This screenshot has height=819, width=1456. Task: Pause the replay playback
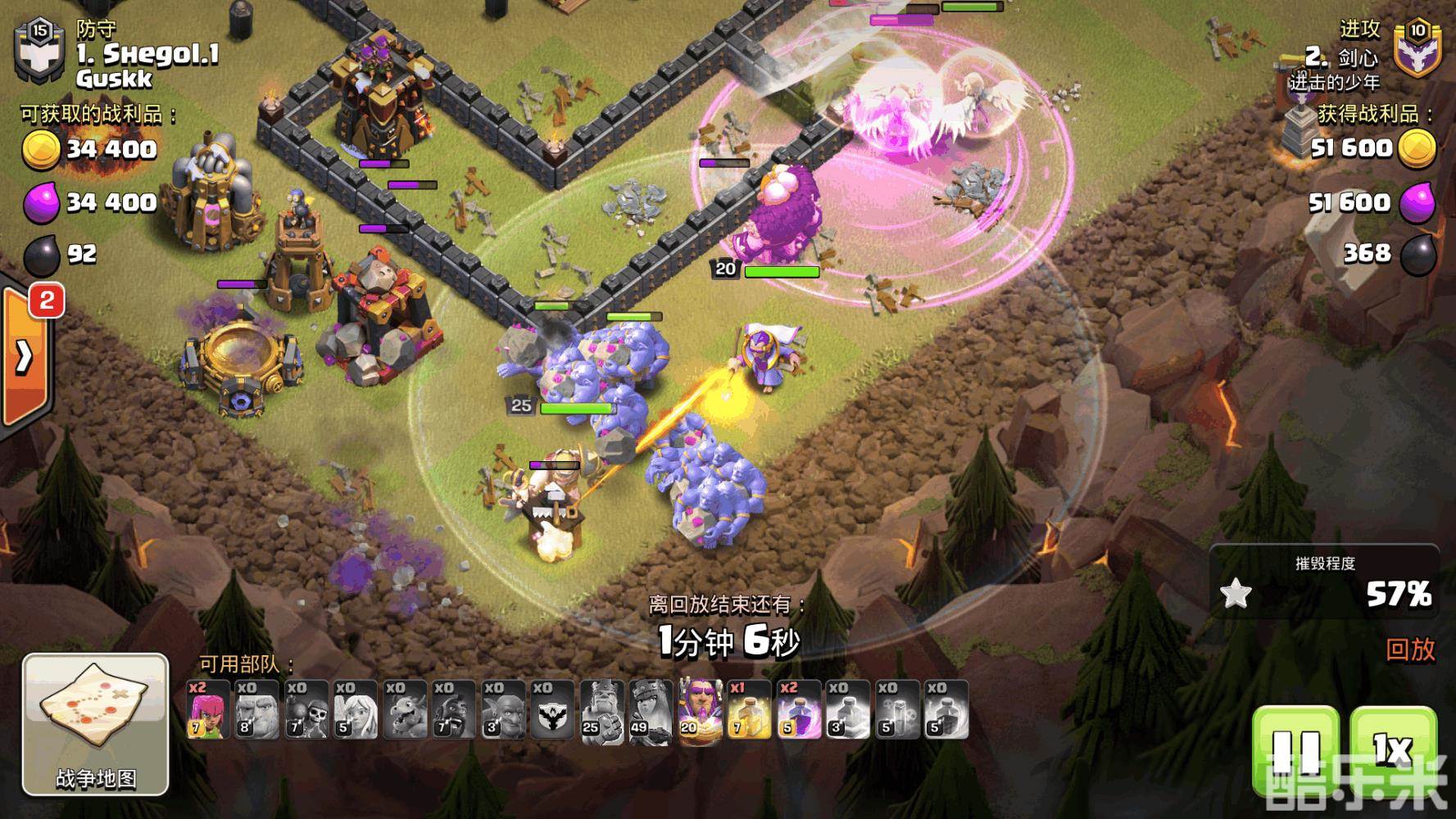[1296, 750]
